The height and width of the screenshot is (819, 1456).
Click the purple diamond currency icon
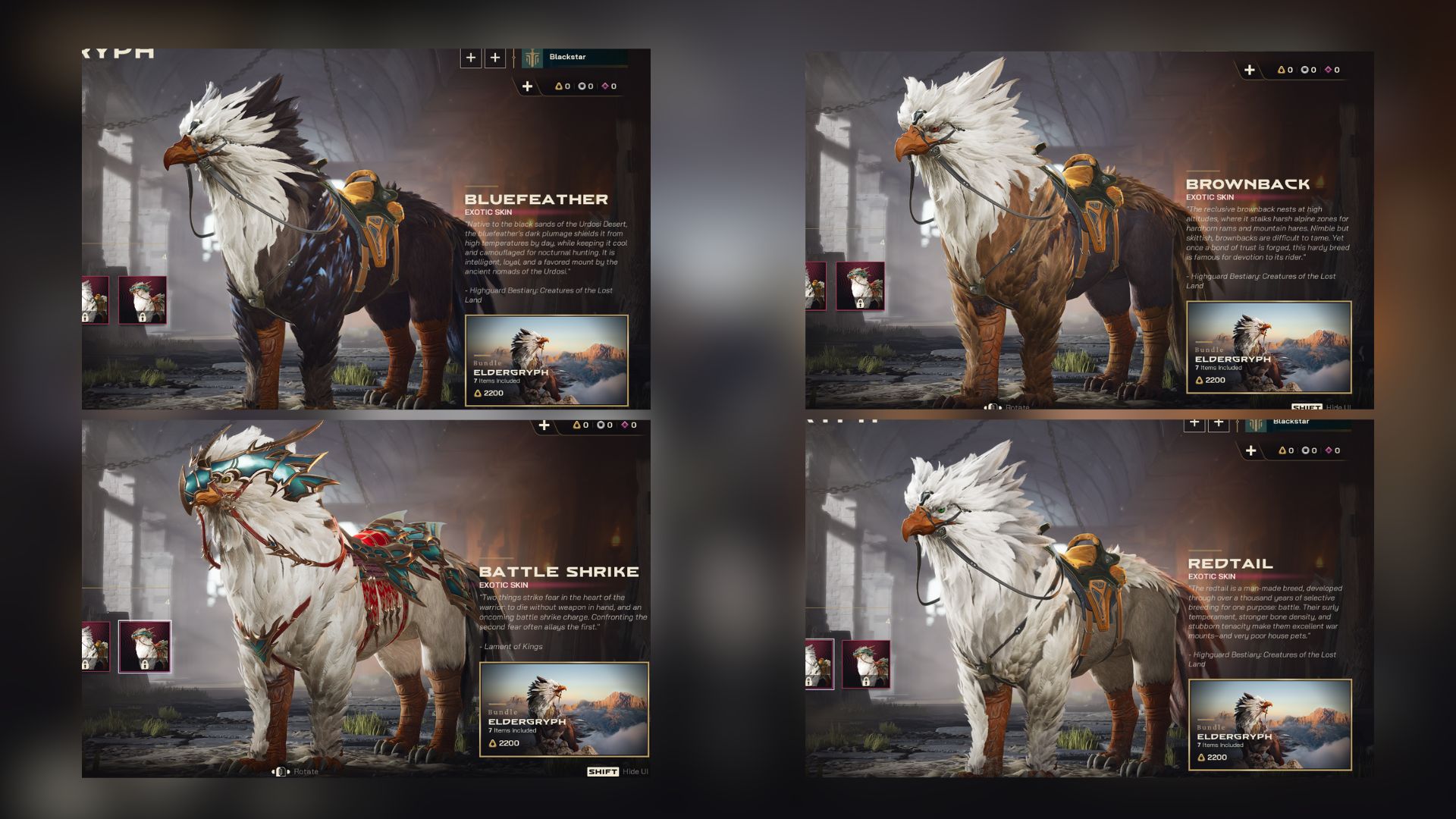[x=606, y=86]
